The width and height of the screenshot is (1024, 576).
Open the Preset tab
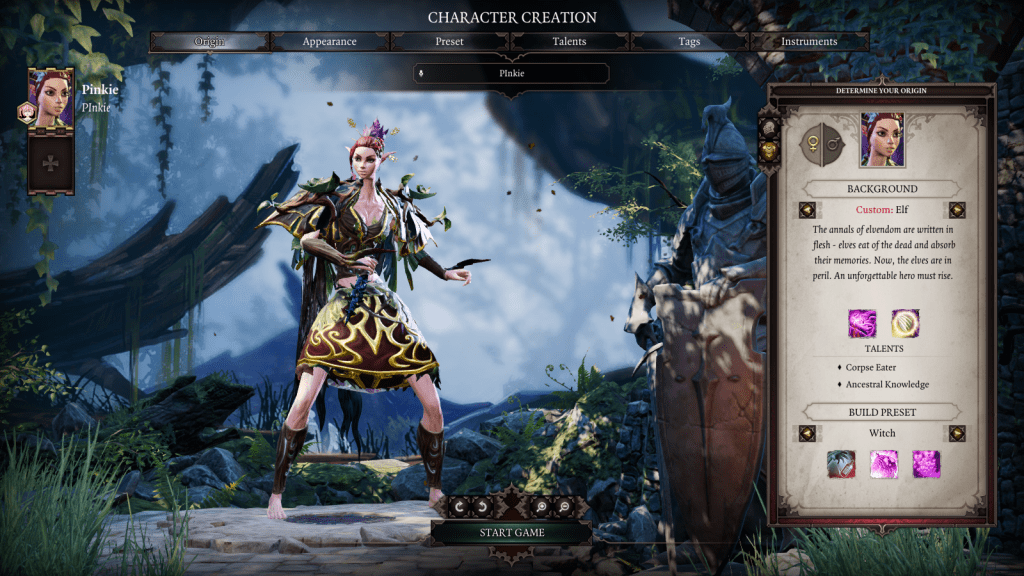tap(449, 42)
